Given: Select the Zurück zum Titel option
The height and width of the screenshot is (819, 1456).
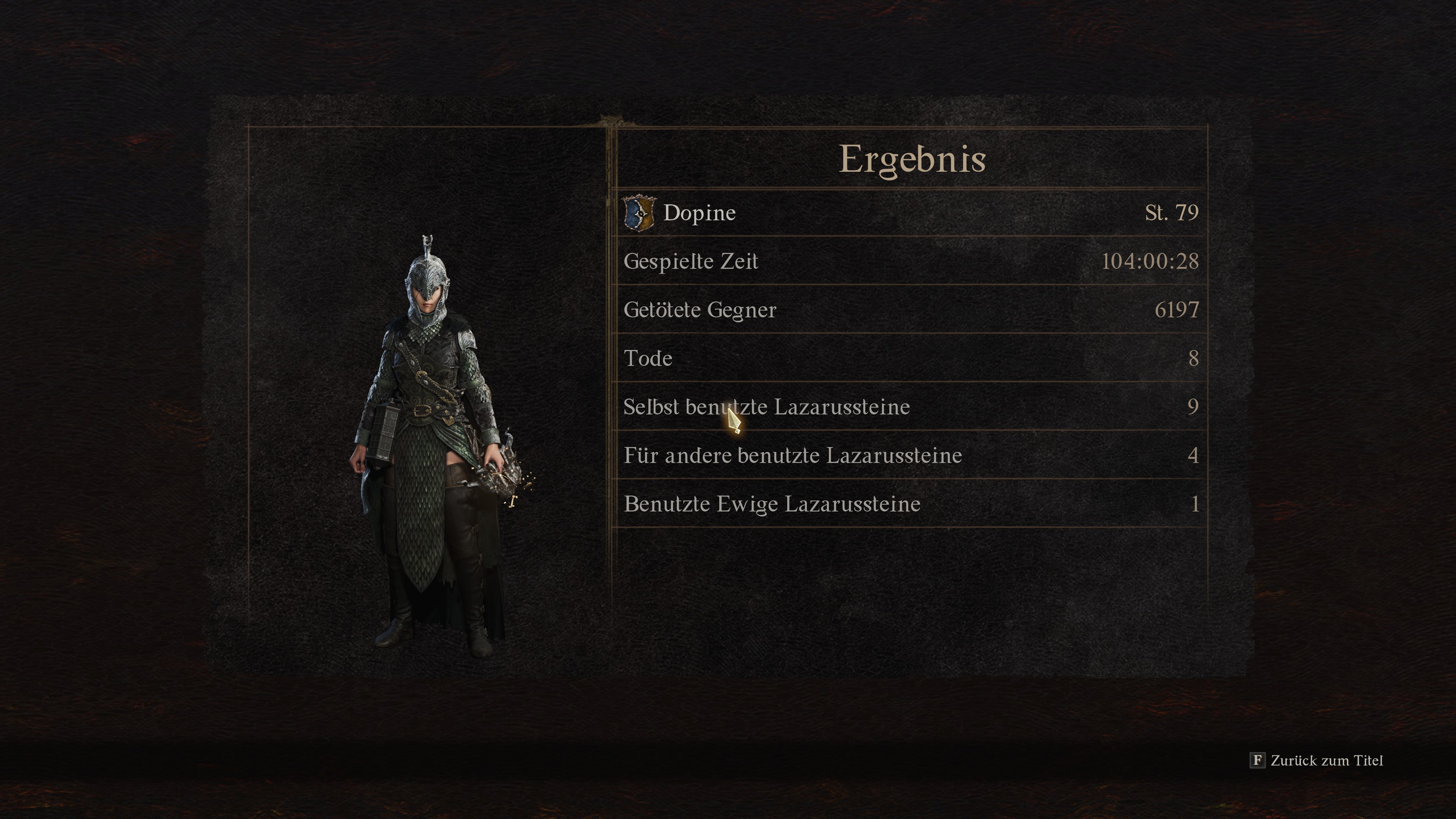Looking at the screenshot, I should (1317, 761).
